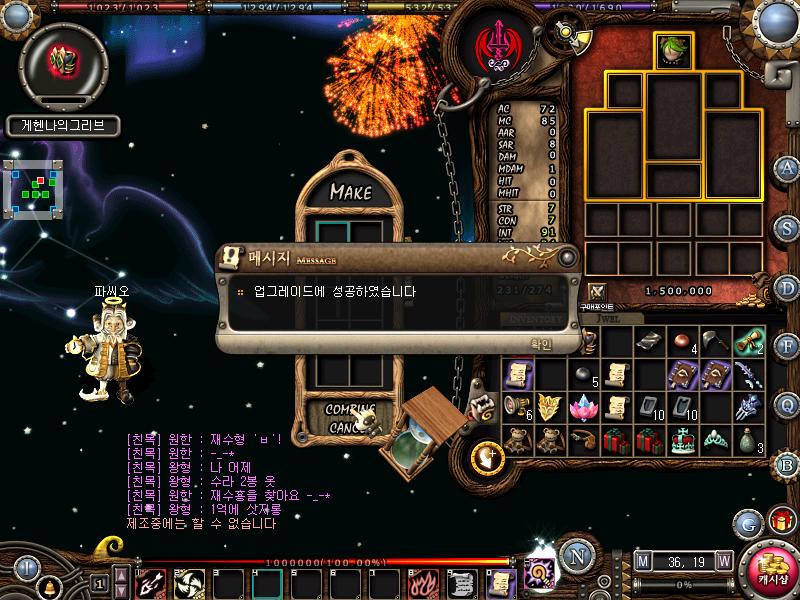Screen dimensions: 800x600
Task: Select the jeweled red crown item
Action: [x=683, y=440]
